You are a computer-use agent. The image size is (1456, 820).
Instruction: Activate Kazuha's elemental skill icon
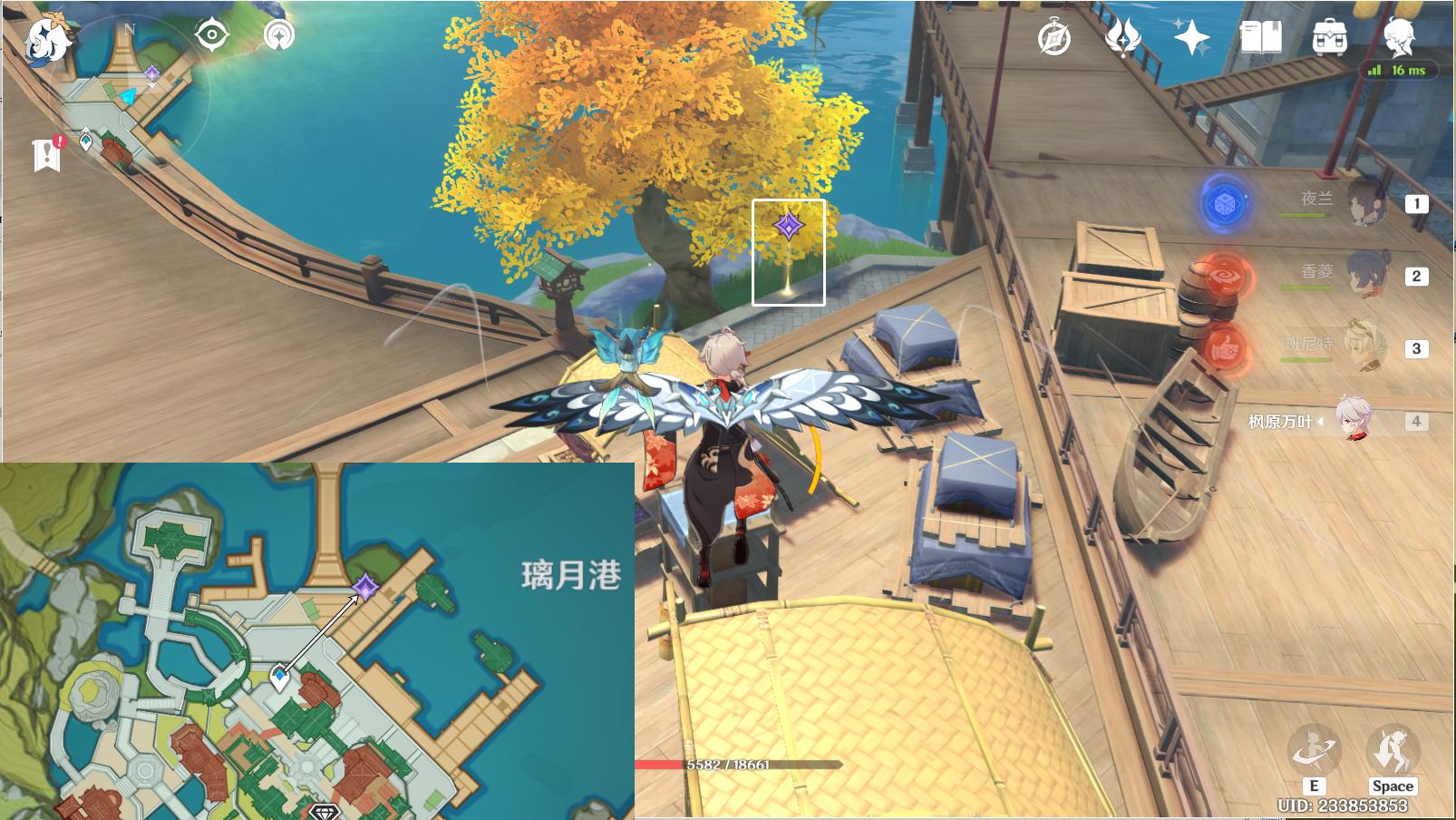tap(1313, 750)
